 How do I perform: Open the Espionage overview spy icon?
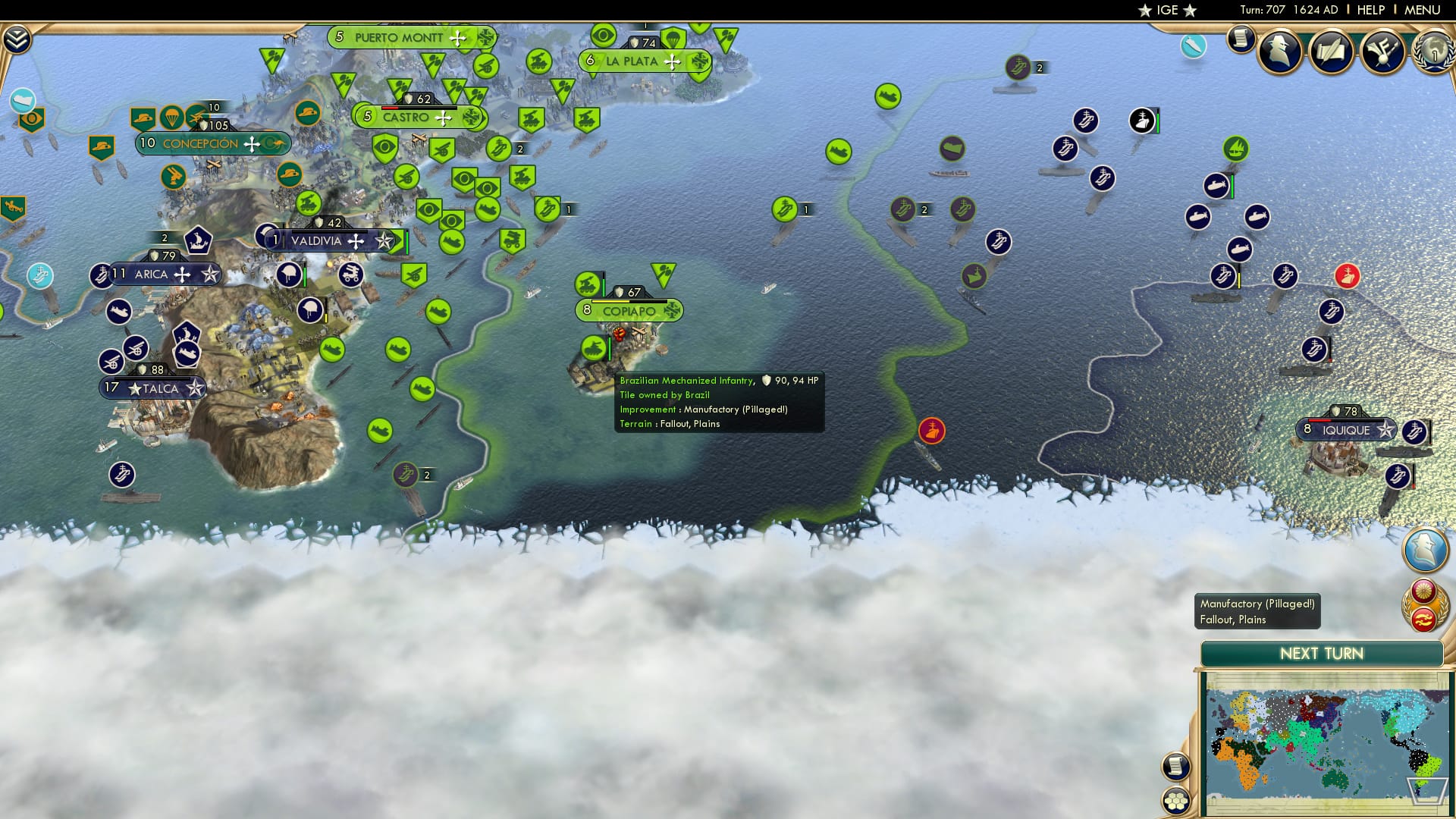[x=1281, y=53]
